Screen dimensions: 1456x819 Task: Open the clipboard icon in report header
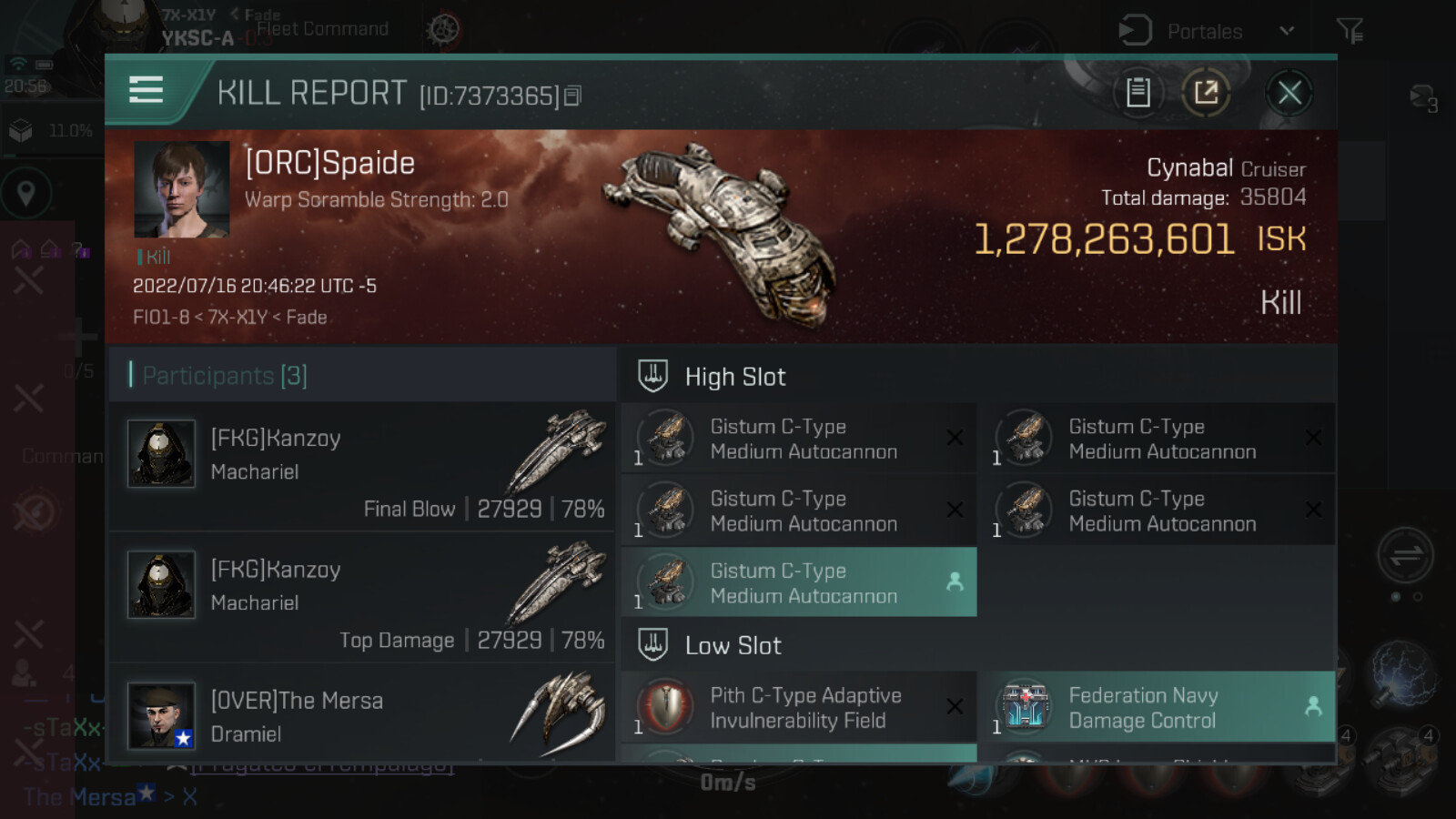point(1137,93)
